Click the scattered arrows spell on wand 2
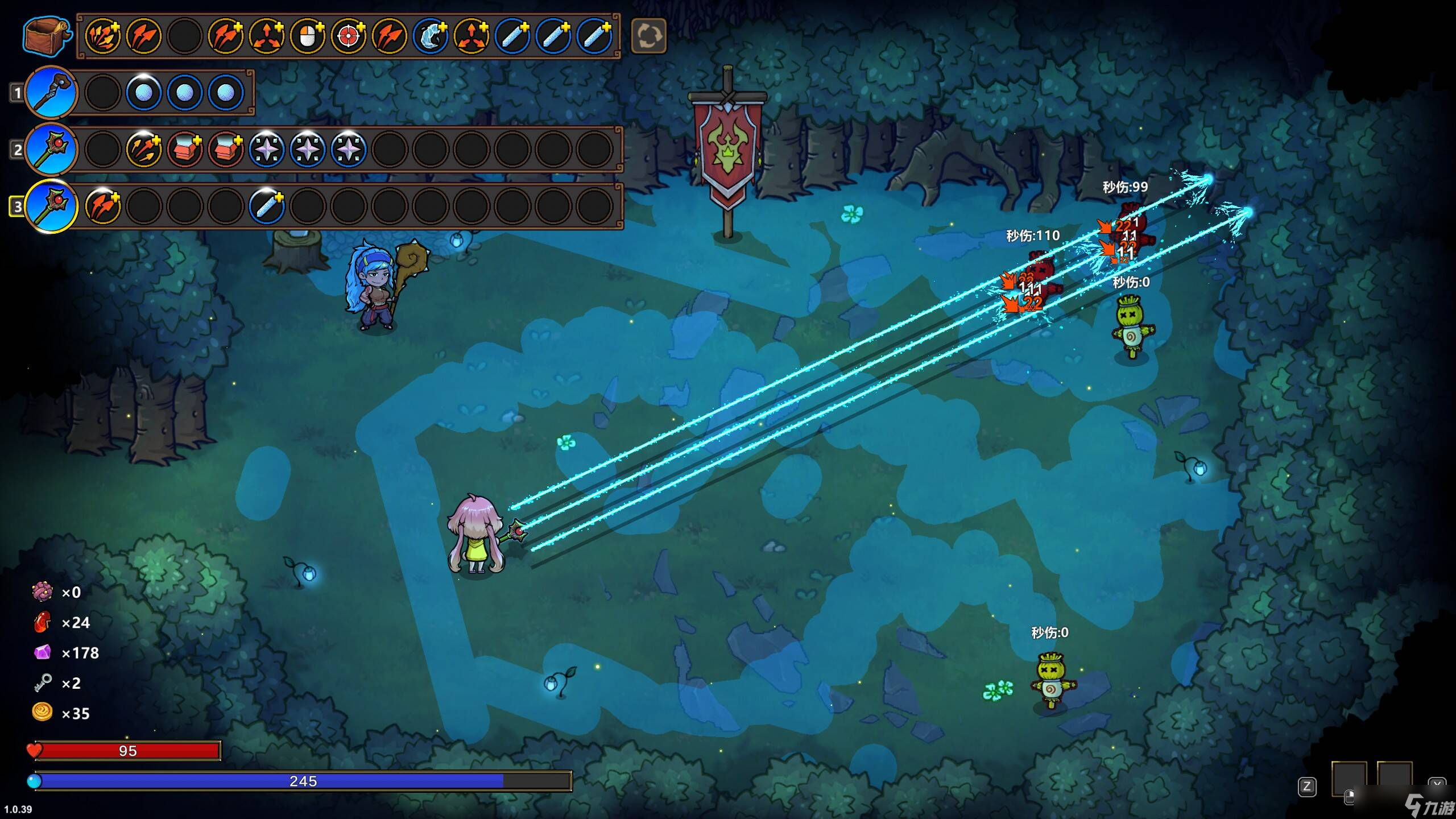1456x819 pixels. [144, 149]
